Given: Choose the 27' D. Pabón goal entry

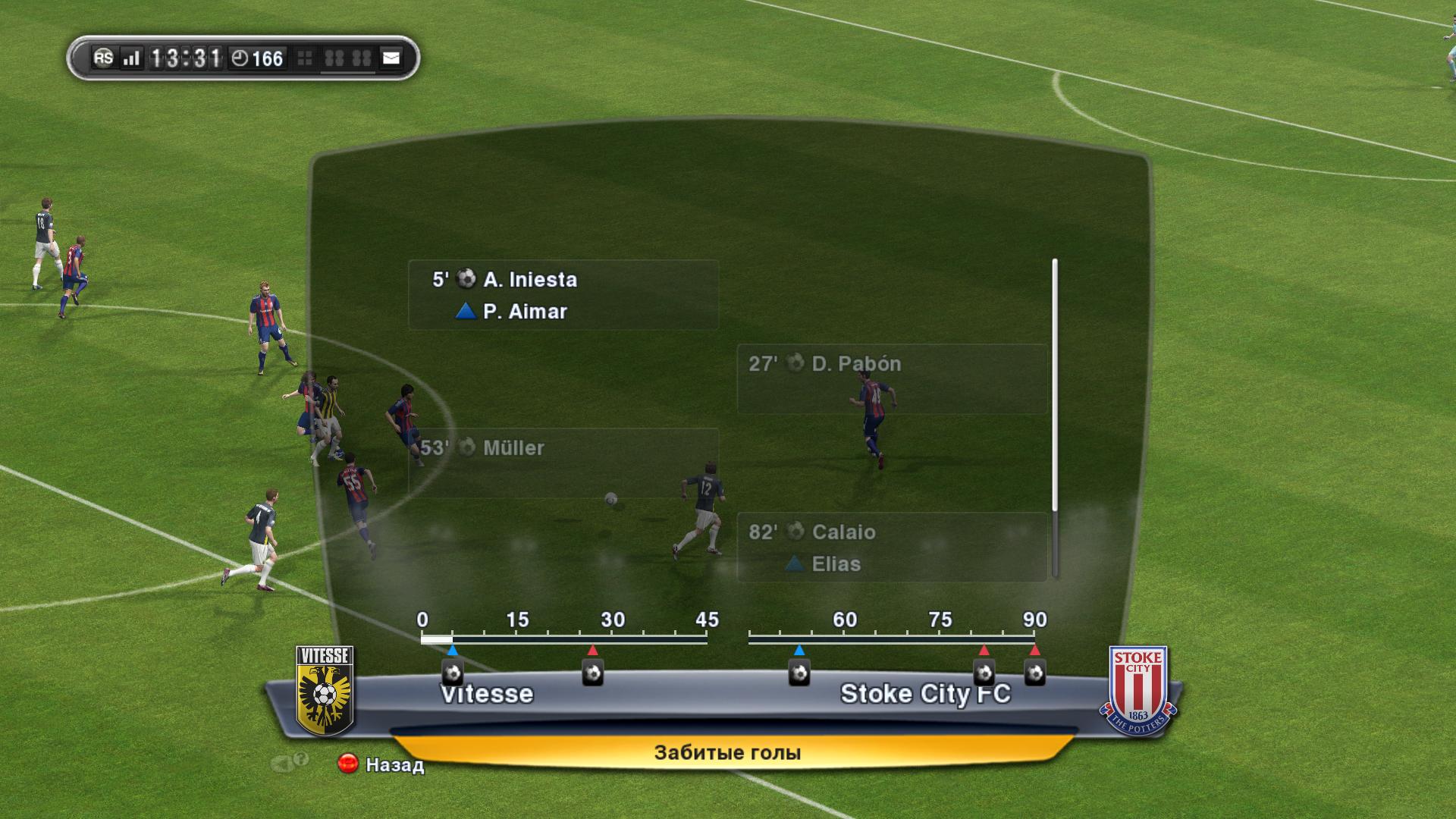Looking at the screenshot, I should click(x=892, y=378).
